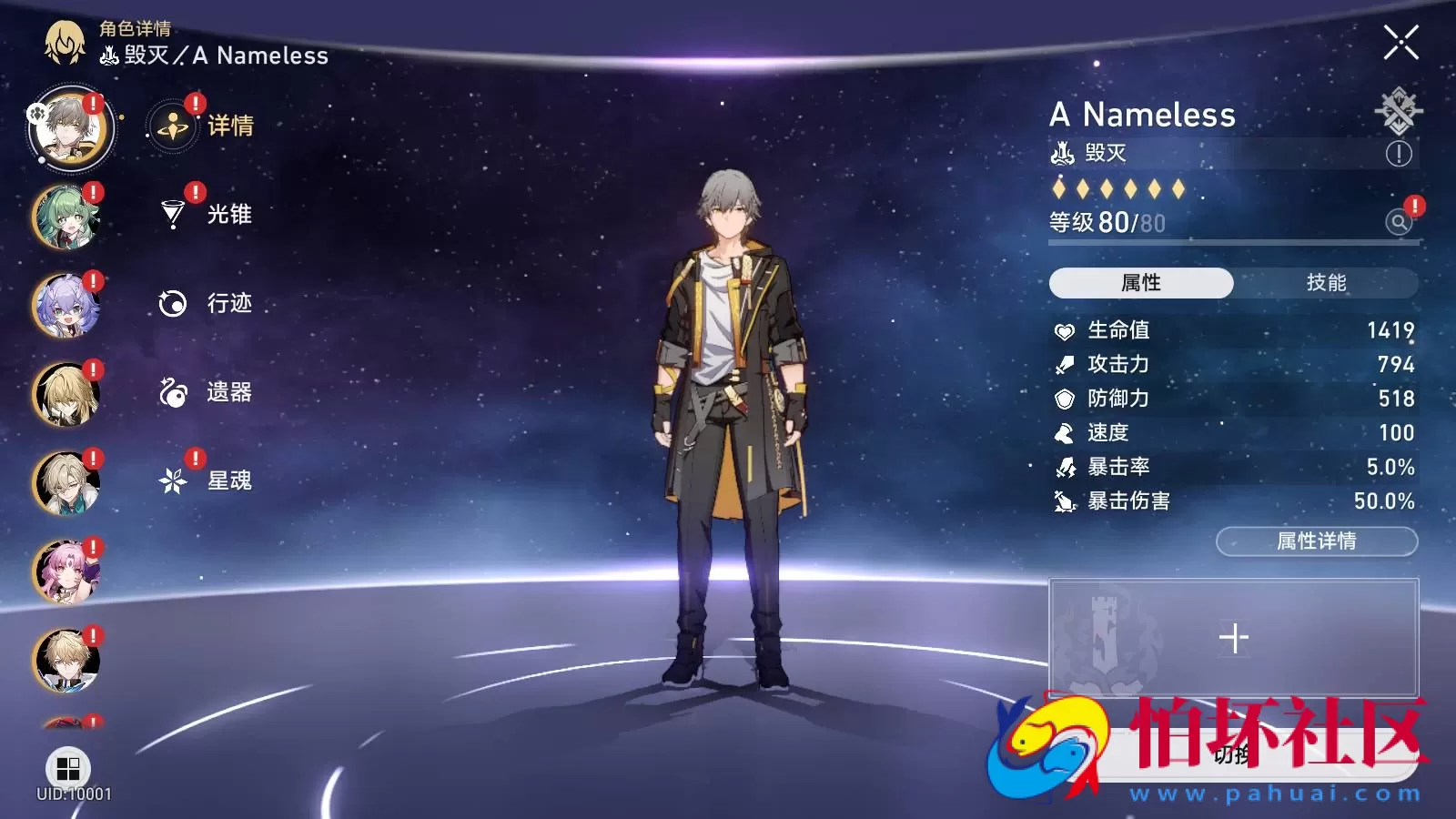The height and width of the screenshot is (819, 1456).
Task: Open the 详情 details menu entry
Action: 205,126
